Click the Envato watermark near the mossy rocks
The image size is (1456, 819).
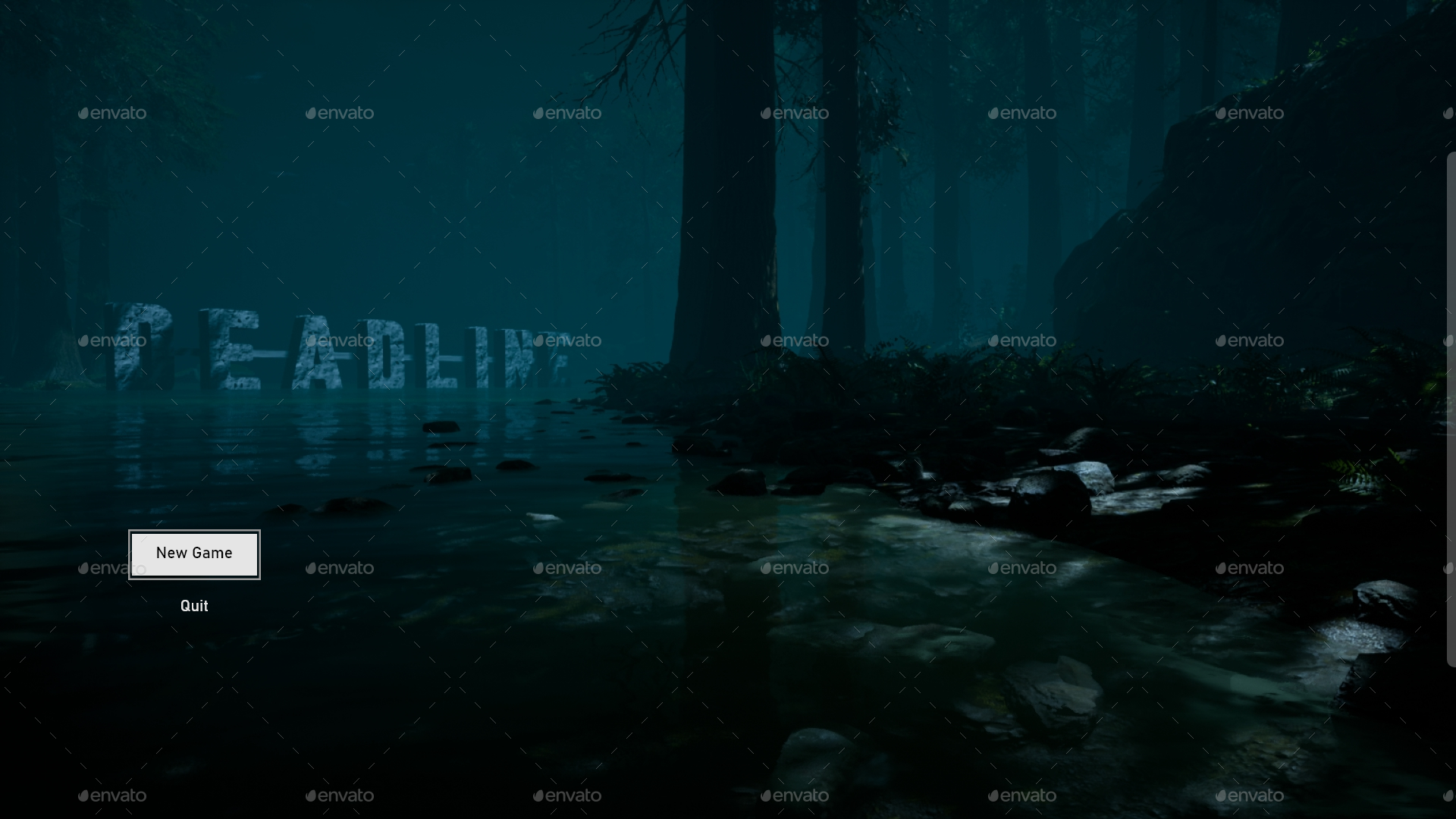coord(1022,568)
